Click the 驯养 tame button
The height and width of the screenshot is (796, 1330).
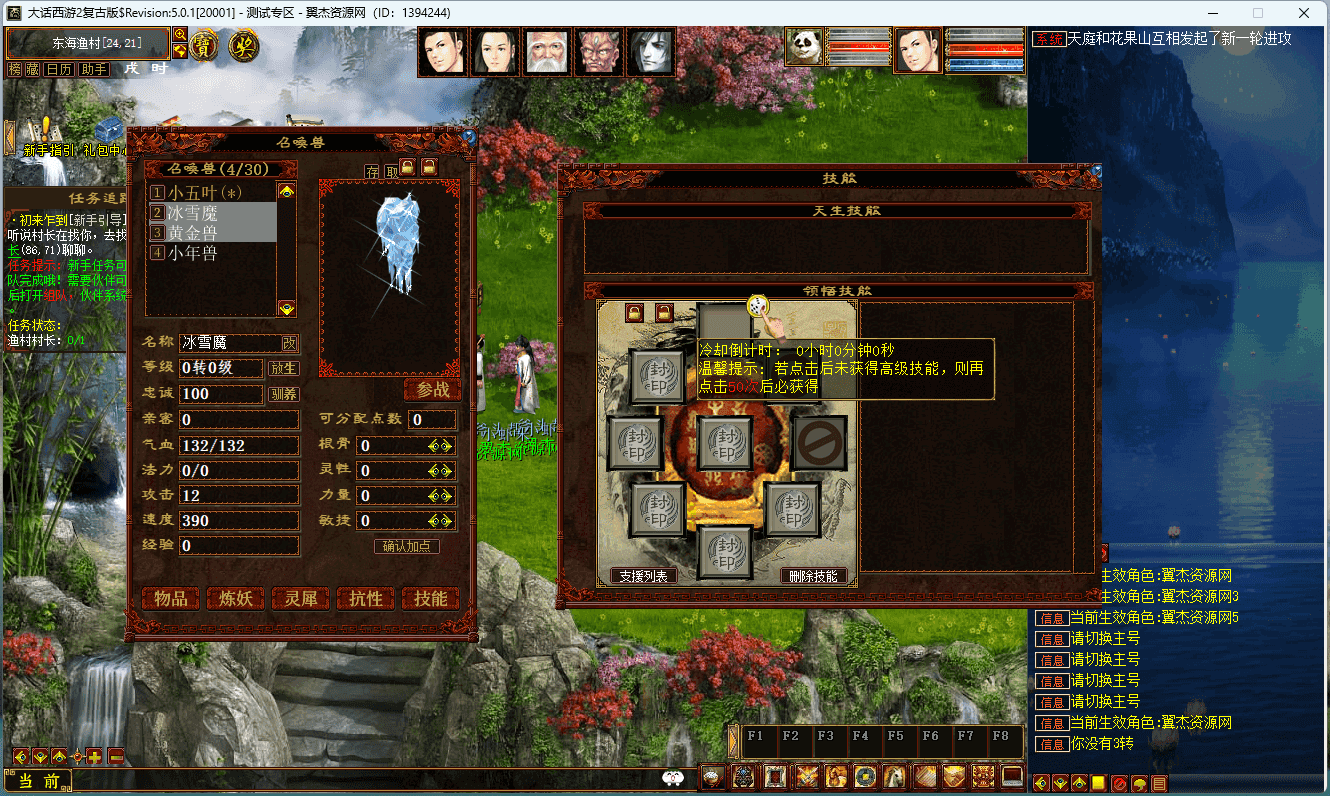pyautogui.click(x=284, y=394)
